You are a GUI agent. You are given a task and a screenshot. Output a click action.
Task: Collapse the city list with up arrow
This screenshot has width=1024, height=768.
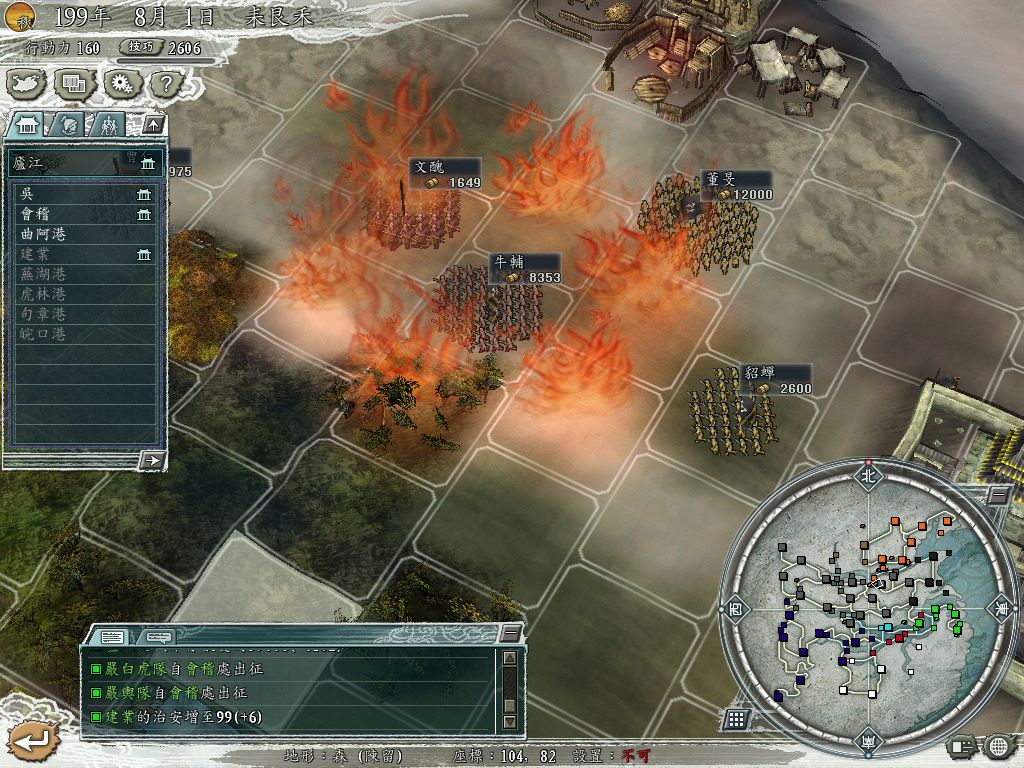153,125
